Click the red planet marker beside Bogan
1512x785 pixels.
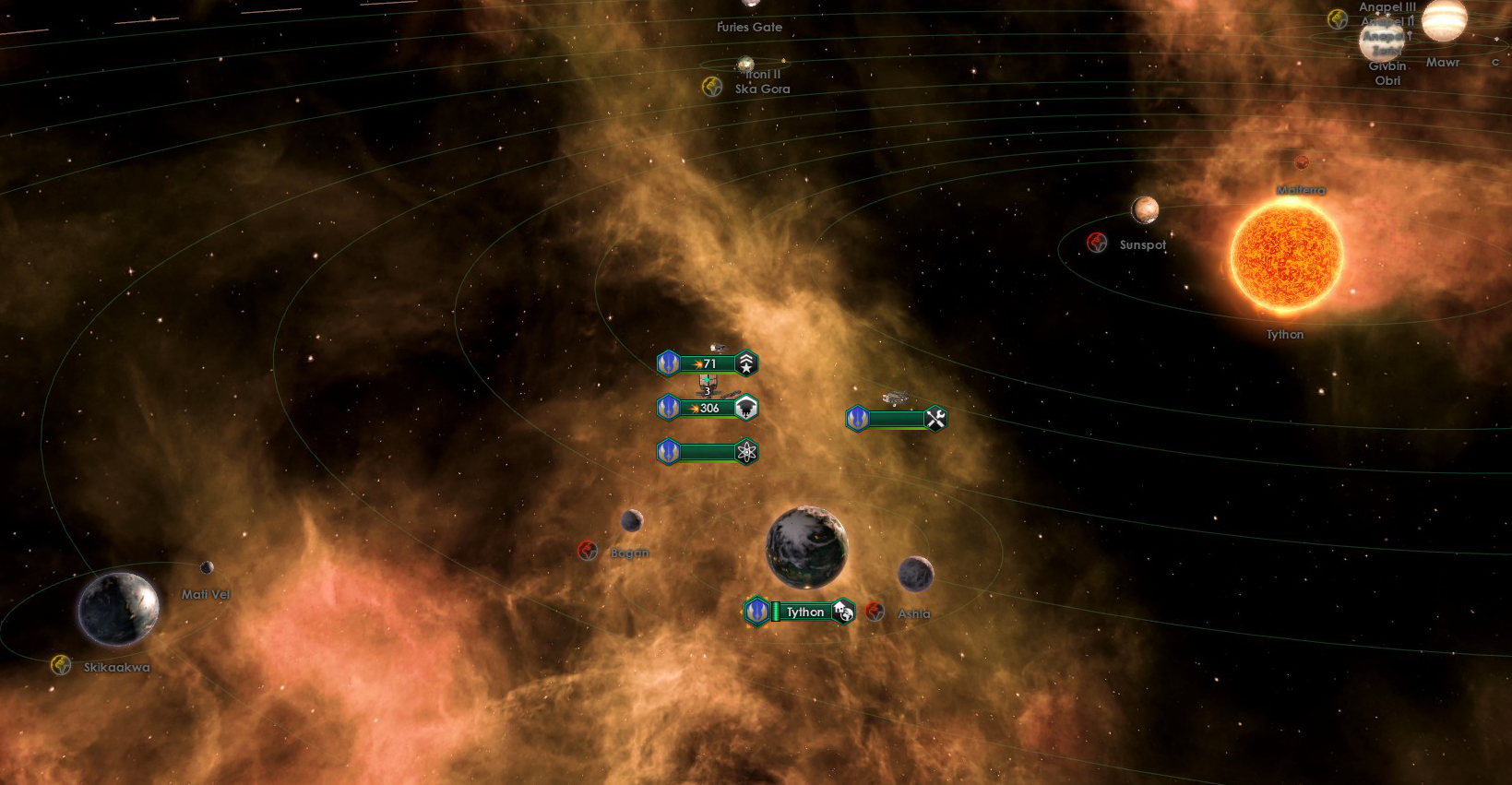click(x=588, y=551)
